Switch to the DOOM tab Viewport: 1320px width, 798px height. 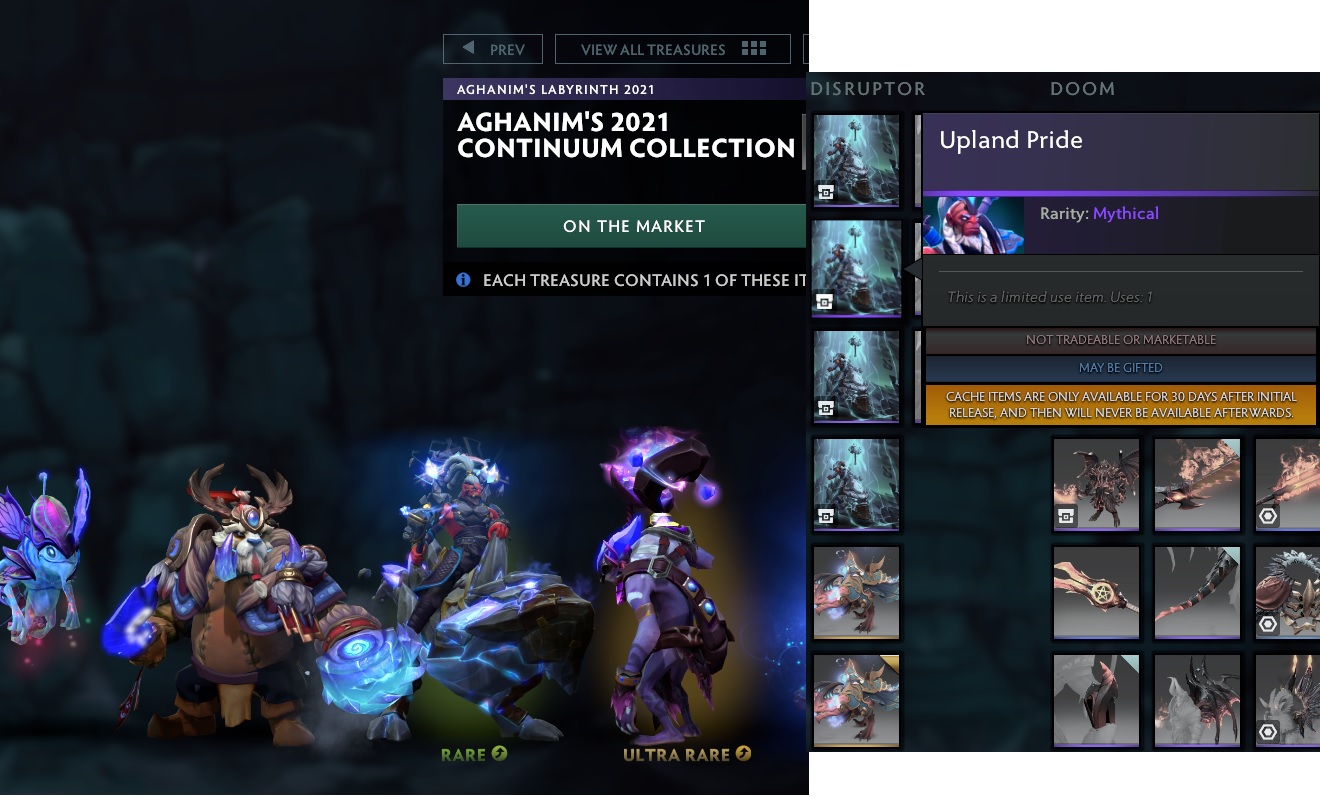1083,89
